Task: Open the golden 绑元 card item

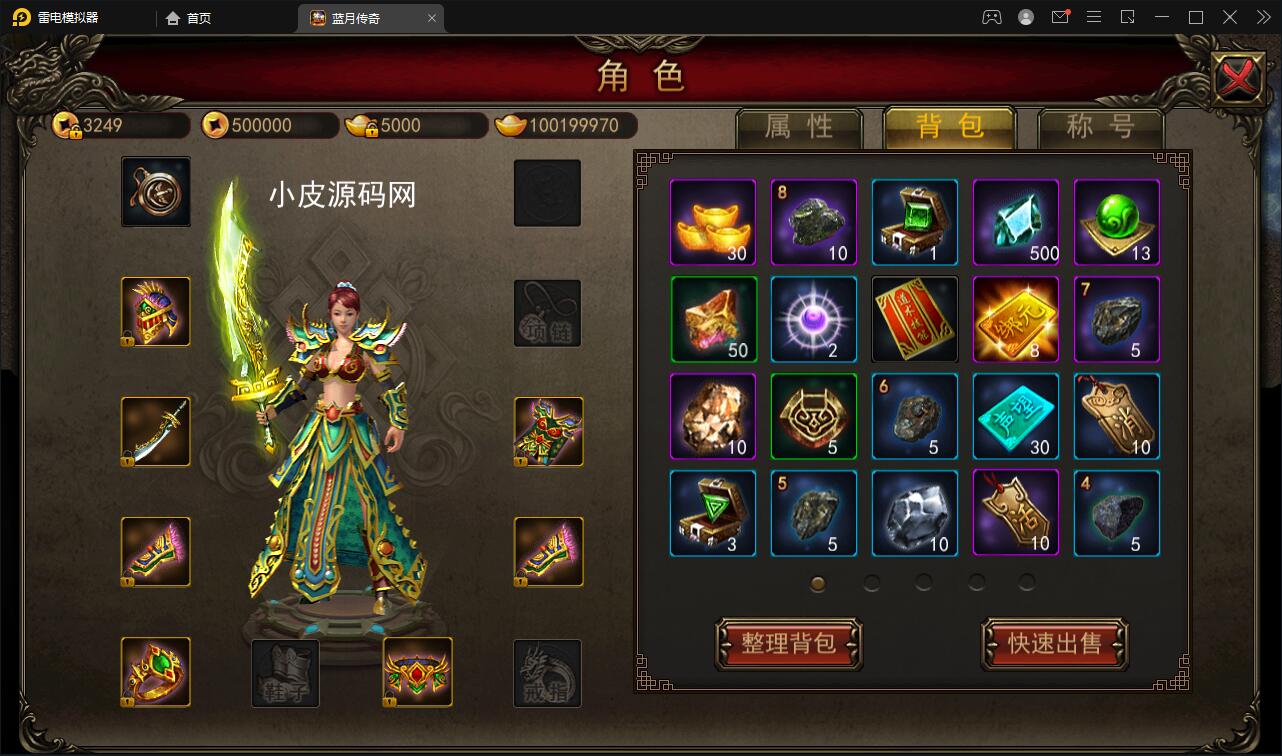Action: pos(1015,319)
